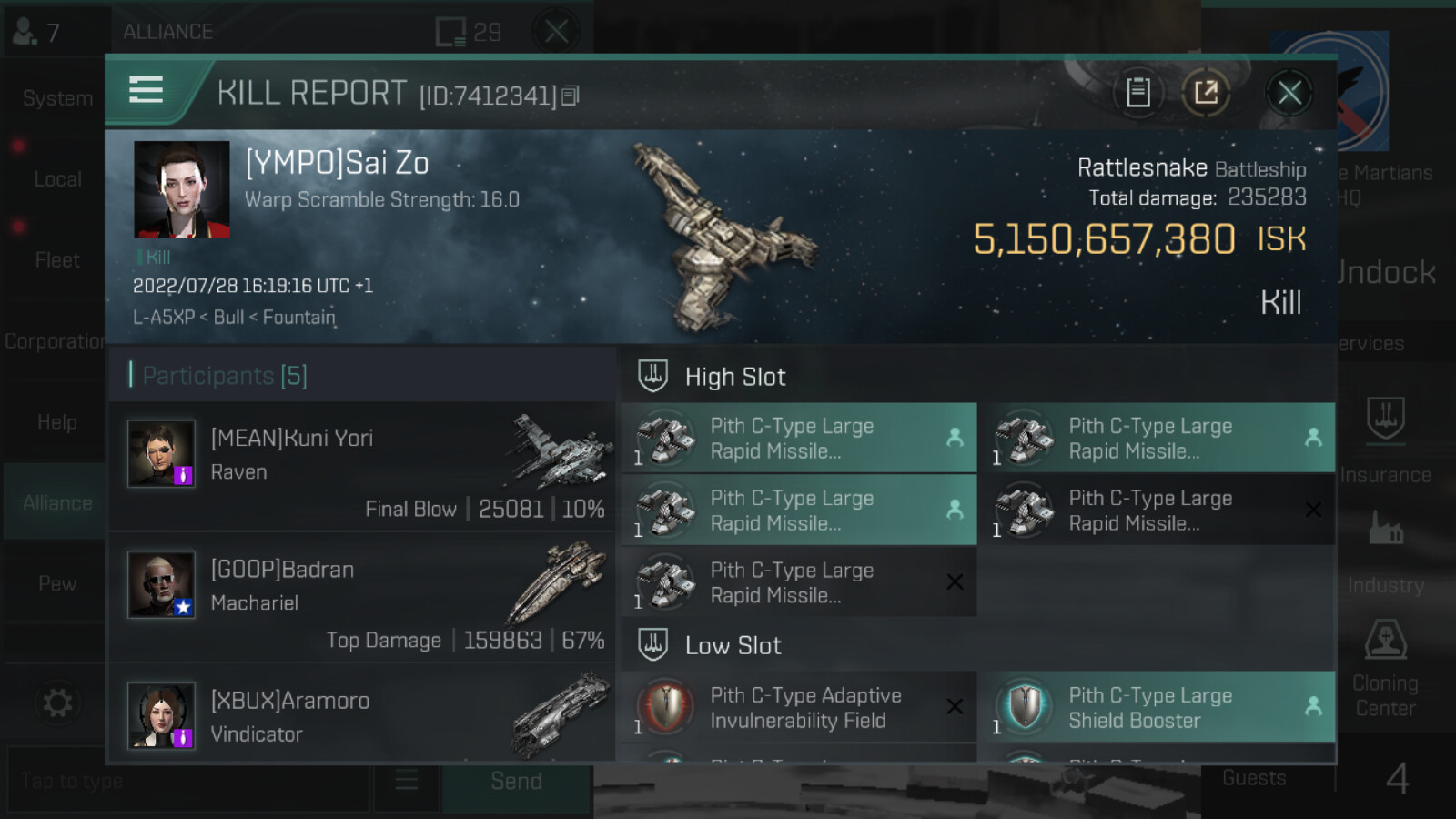Select participant Aramoro with Vindicator

(x=362, y=715)
